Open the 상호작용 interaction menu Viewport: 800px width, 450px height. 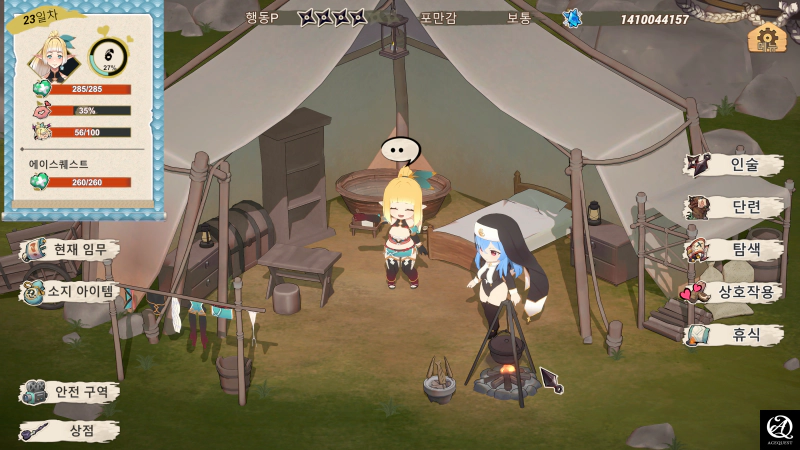click(x=735, y=293)
